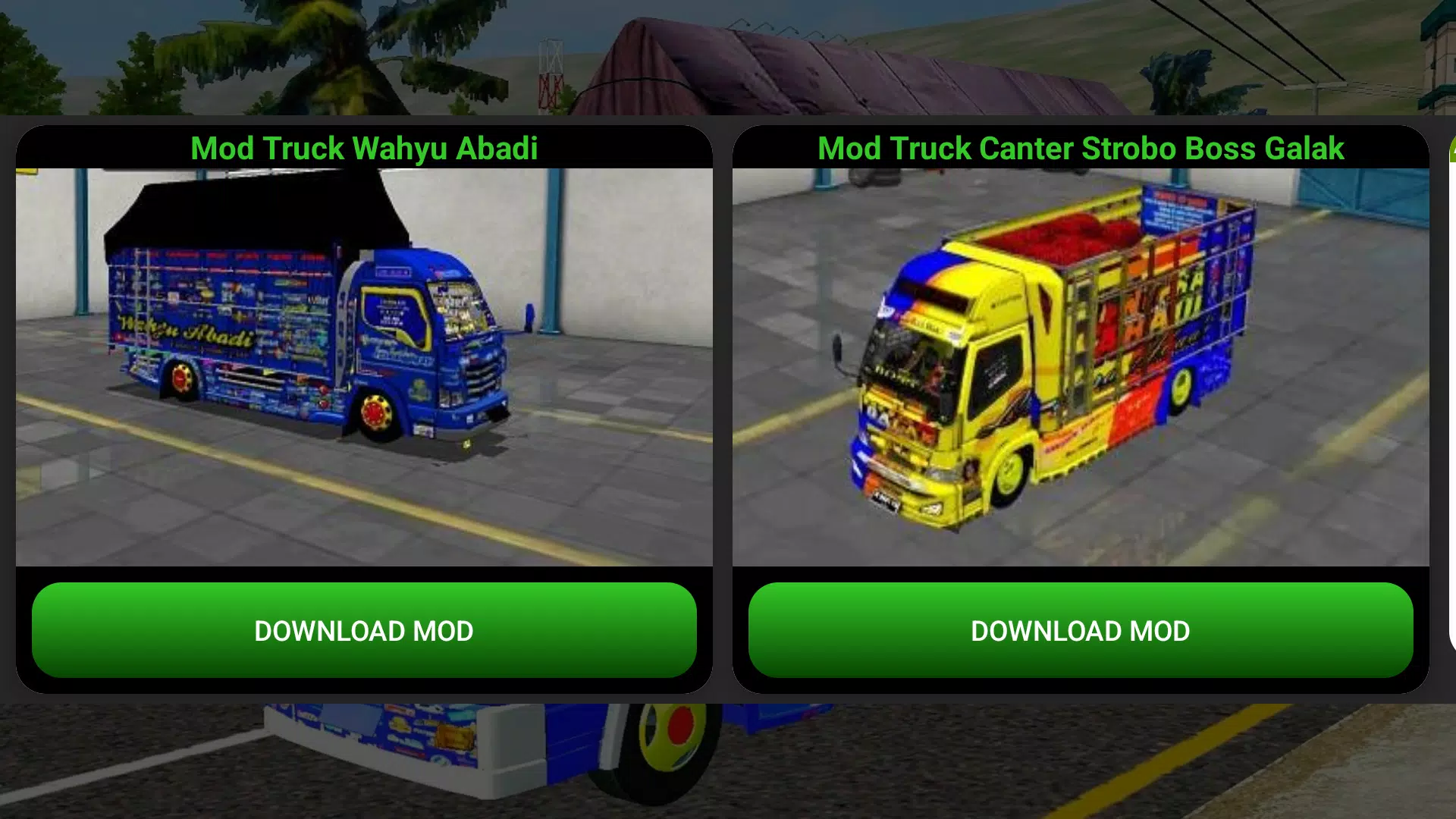Click DOWNLOAD MOD for Canter Strobo Boss Galak

1081,630
